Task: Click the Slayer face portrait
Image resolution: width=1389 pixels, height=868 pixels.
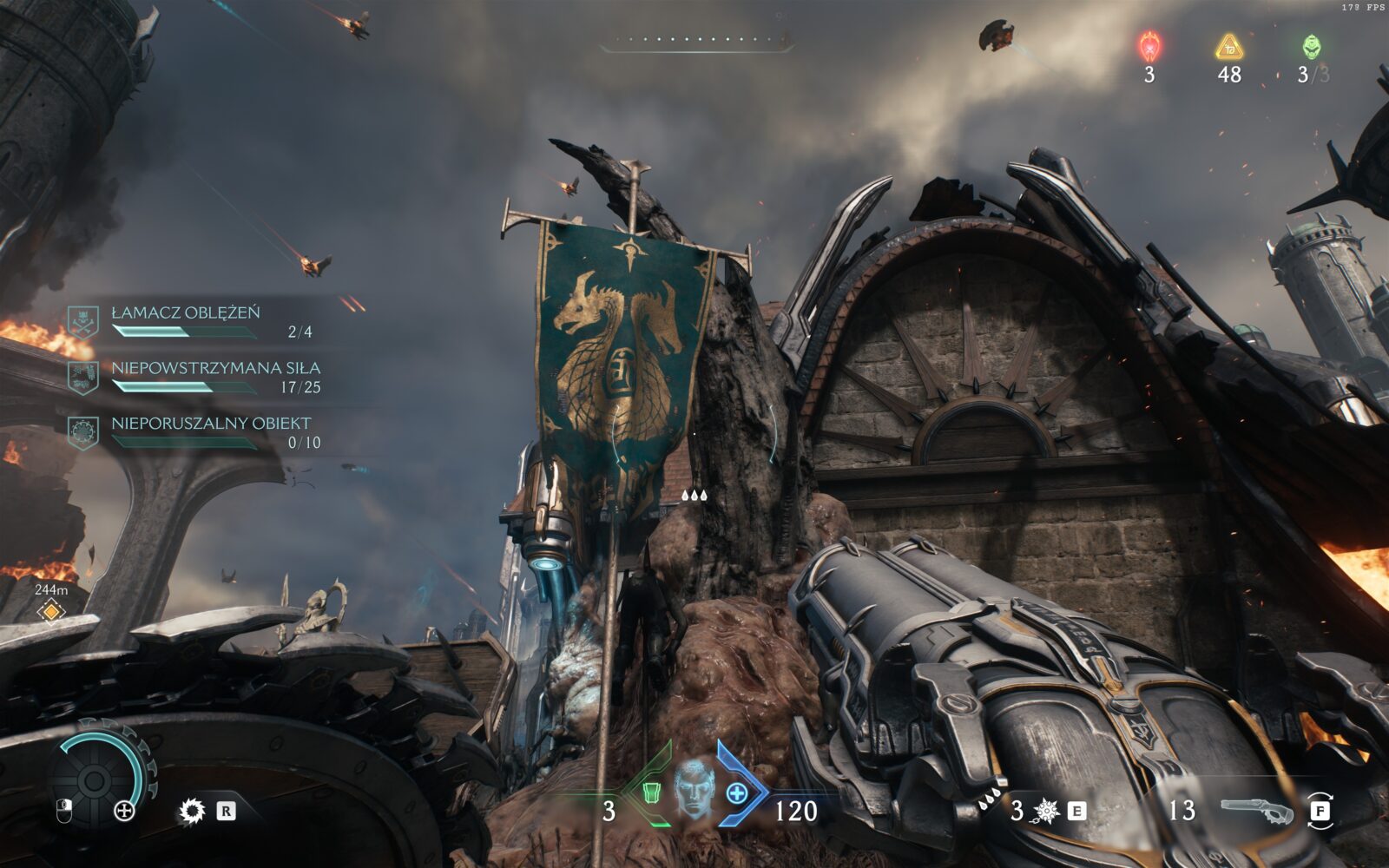Action: 694,788
